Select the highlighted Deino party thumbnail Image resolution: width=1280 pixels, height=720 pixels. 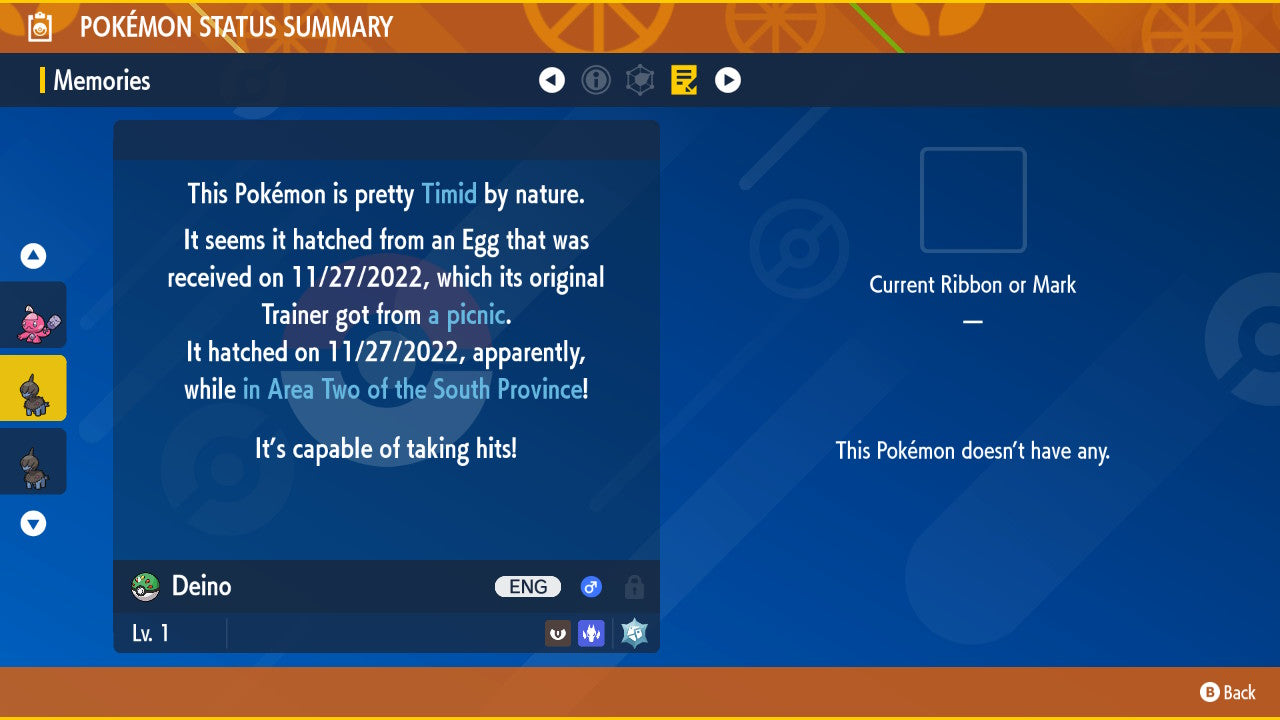point(34,390)
